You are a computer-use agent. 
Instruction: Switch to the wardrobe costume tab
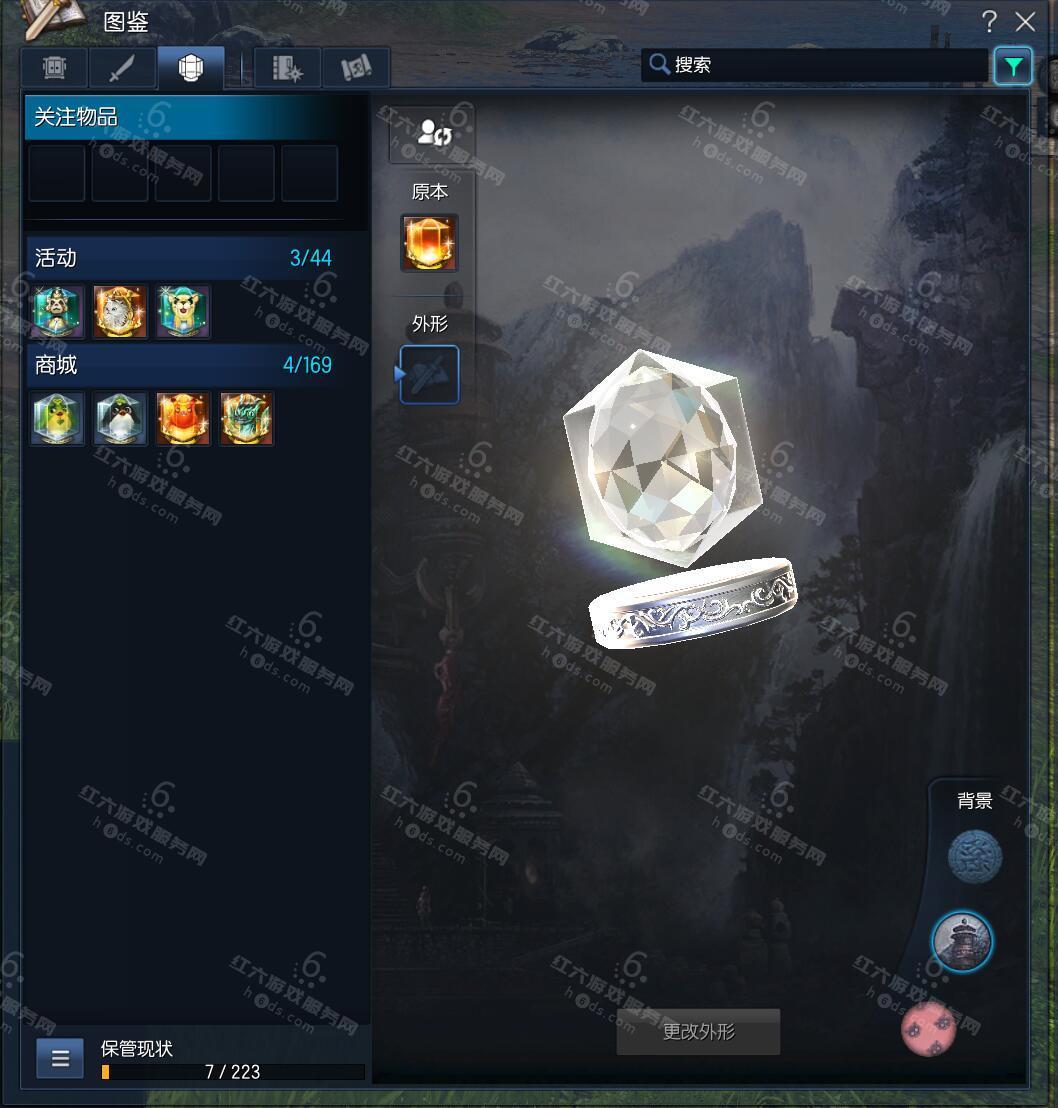click(54, 68)
